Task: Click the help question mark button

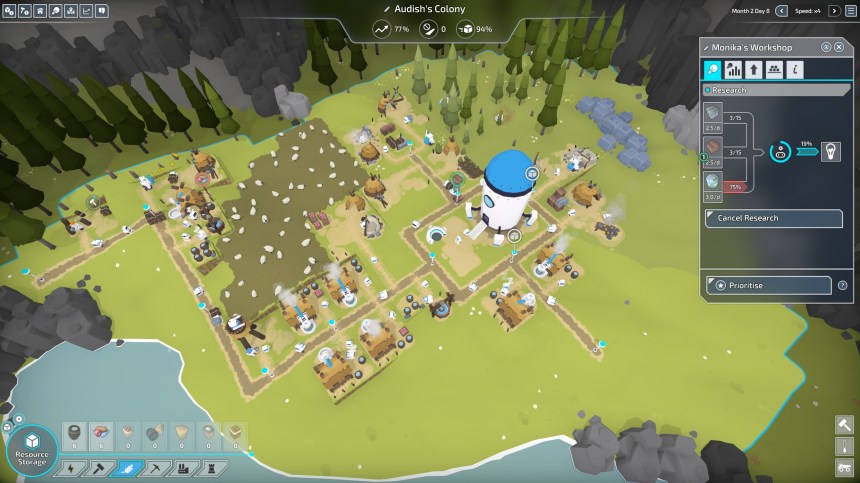Action: point(842,285)
